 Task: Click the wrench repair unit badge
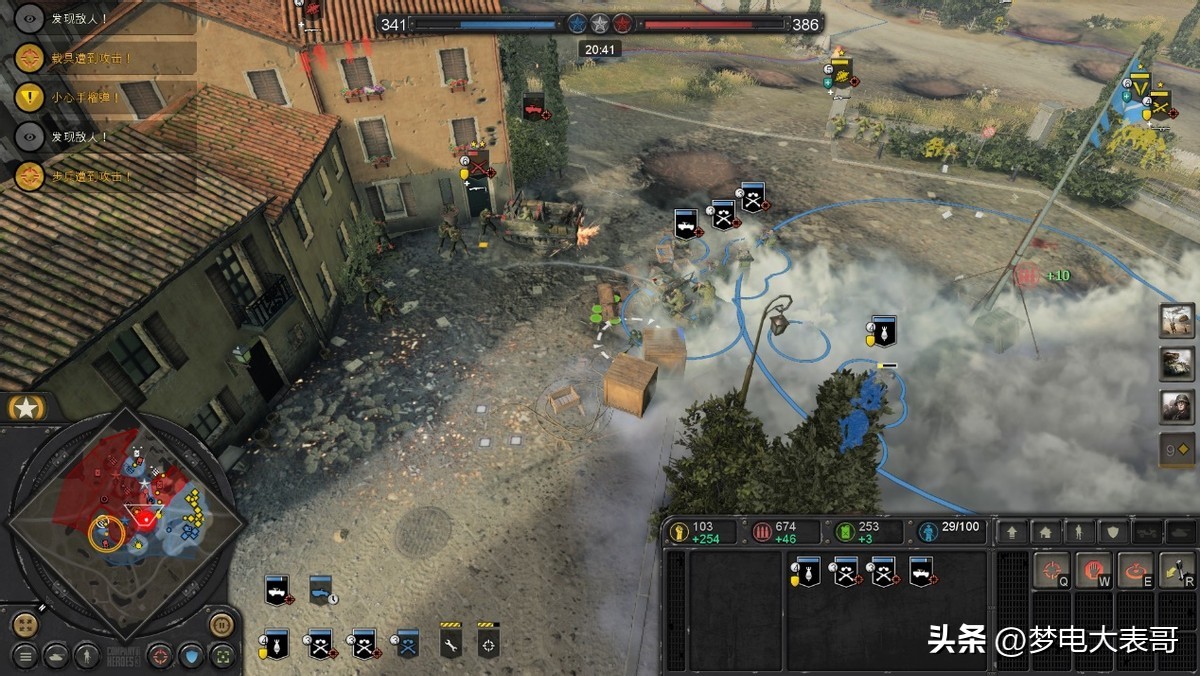tap(451, 642)
